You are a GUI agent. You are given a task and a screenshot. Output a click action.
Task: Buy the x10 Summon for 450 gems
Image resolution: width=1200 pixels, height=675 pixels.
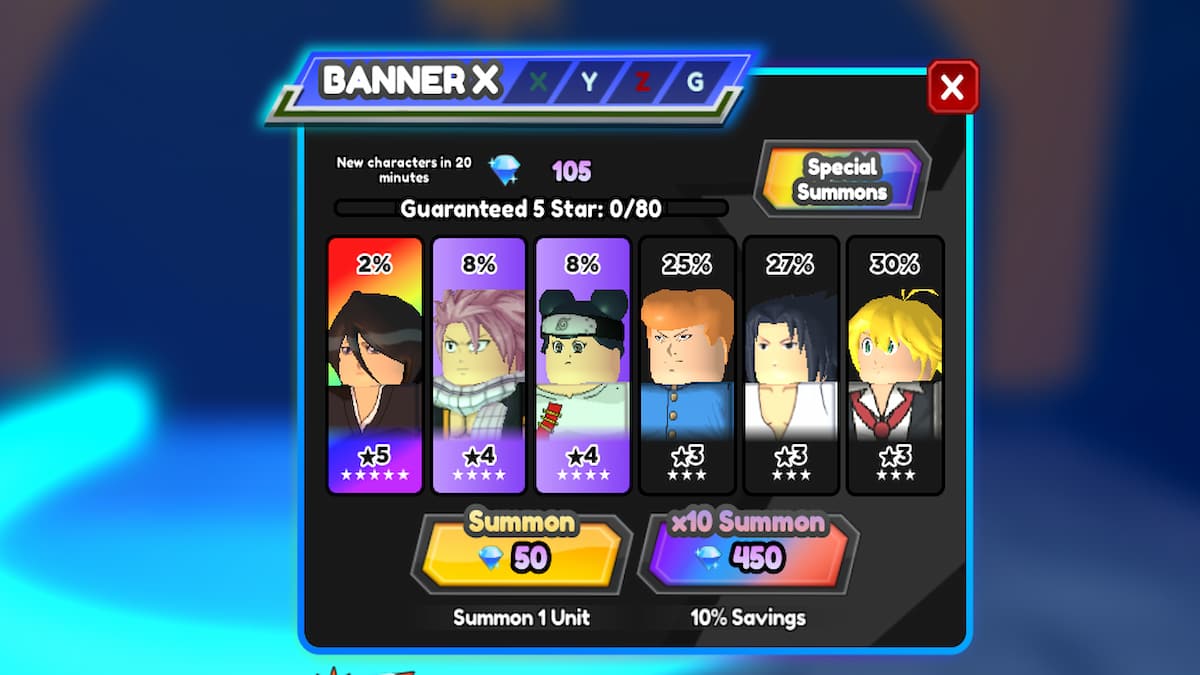tap(747, 552)
